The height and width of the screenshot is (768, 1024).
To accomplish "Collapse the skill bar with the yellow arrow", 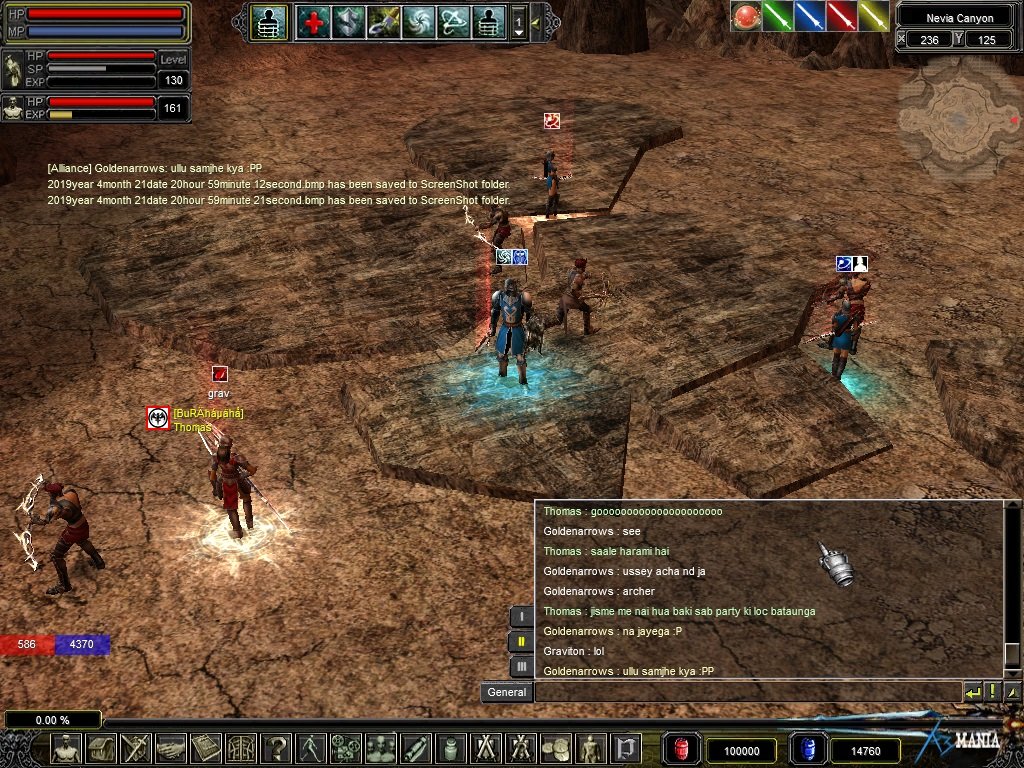I will (536, 22).
